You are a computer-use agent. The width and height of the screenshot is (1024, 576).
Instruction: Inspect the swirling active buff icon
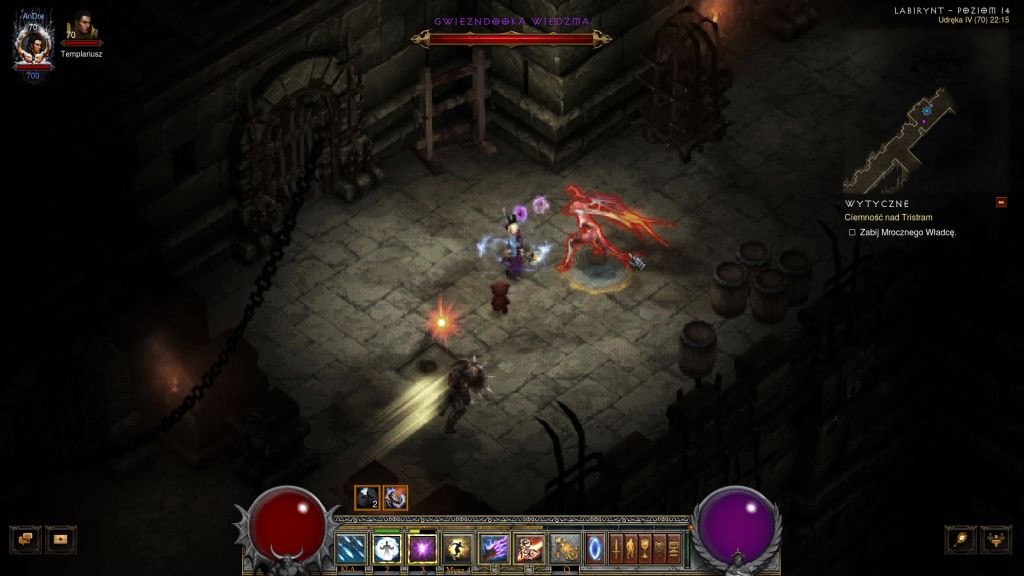pyautogui.click(x=395, y=497)
